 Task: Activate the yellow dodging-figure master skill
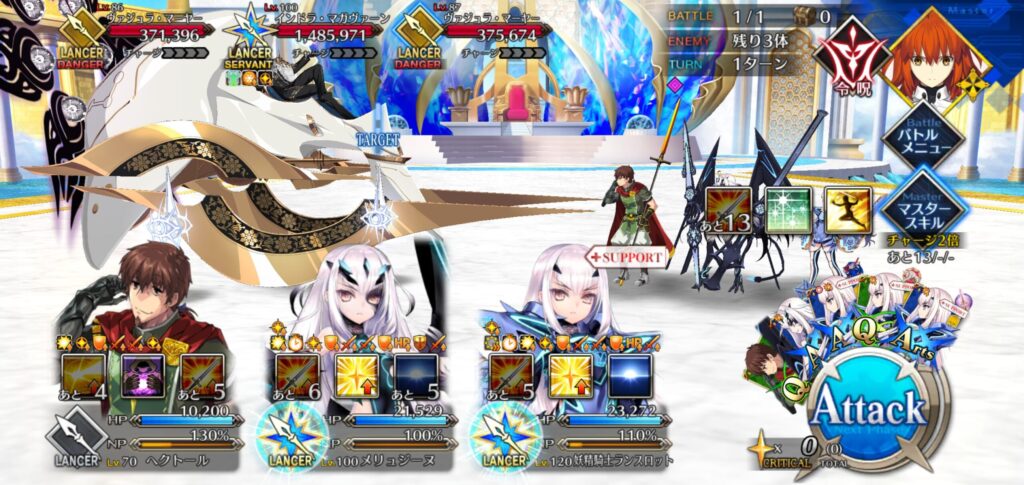(848, 210)
